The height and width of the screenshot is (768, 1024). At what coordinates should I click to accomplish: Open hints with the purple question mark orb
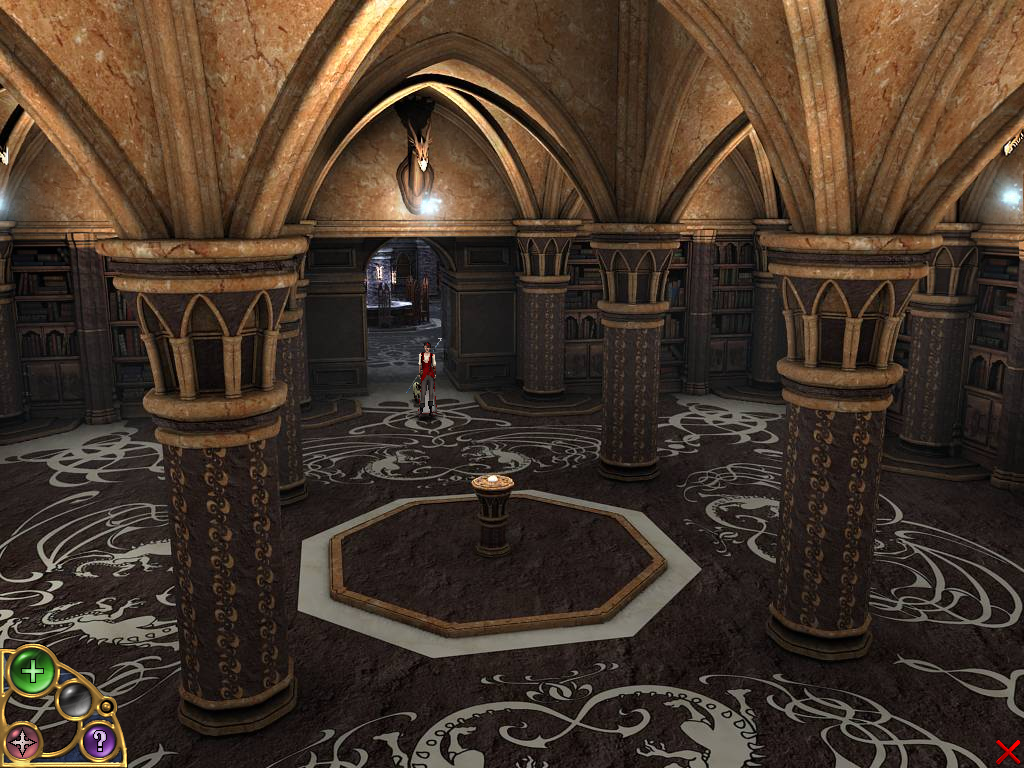[x=98, y=741]
